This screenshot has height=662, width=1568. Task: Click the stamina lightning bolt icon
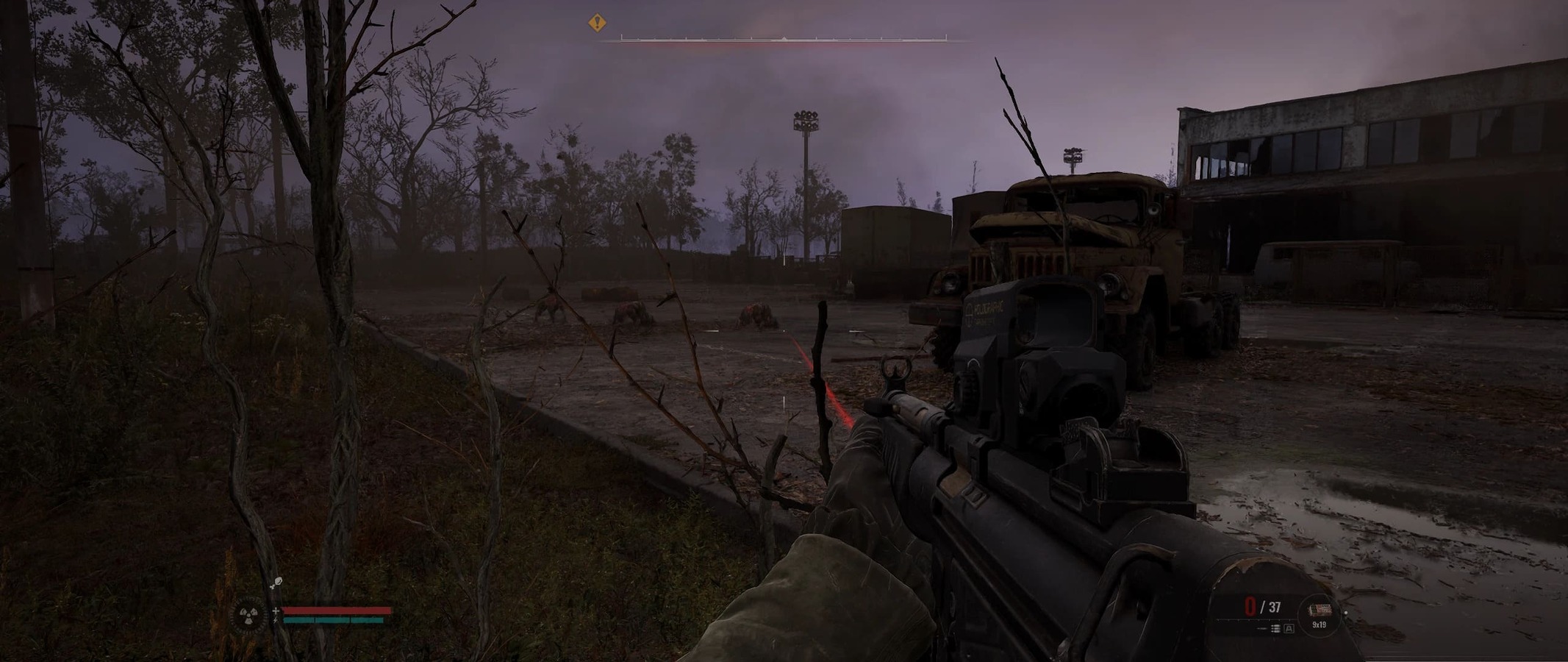(x=275, y=622)
